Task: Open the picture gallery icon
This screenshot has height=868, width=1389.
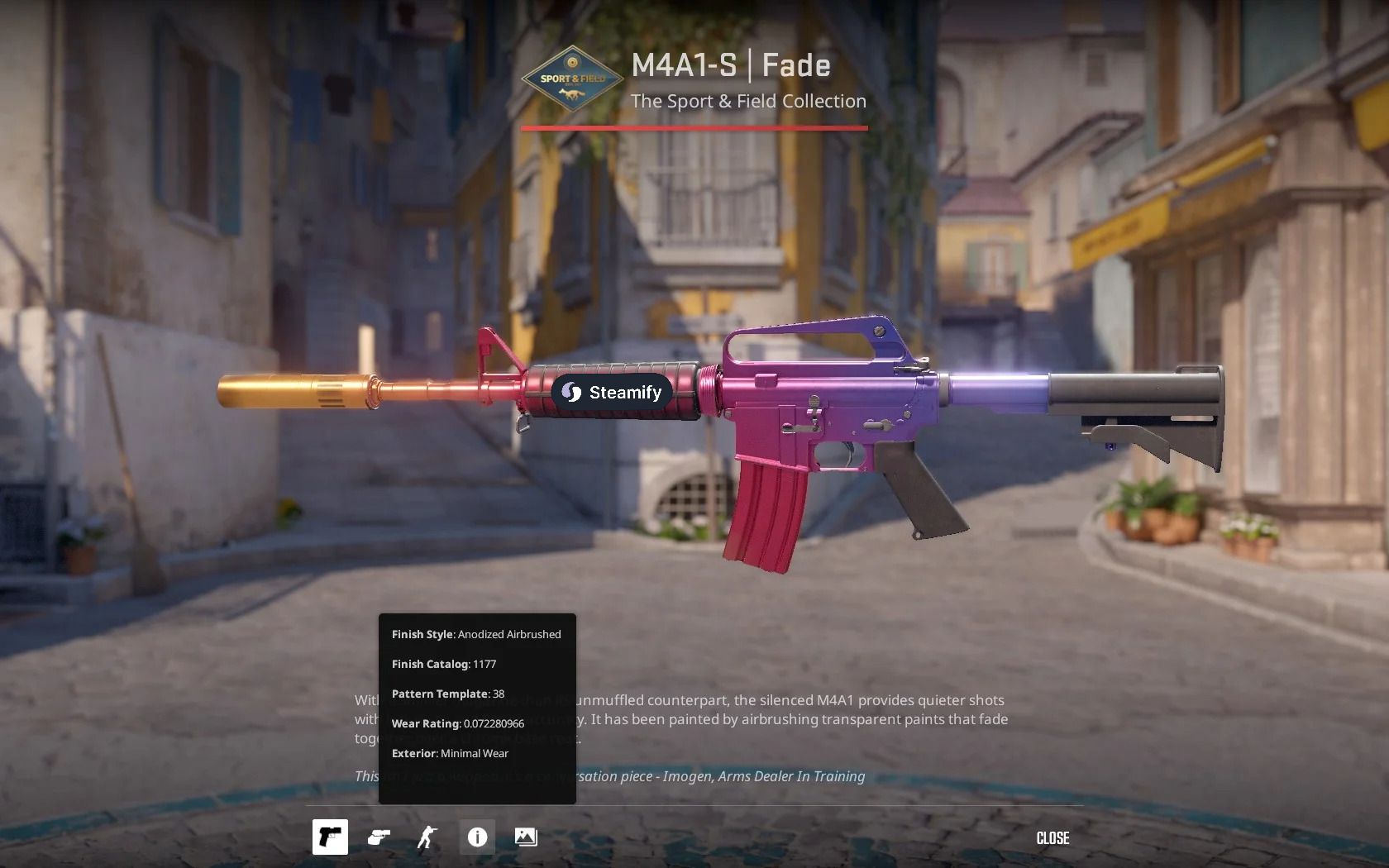Action: point(526,837)
